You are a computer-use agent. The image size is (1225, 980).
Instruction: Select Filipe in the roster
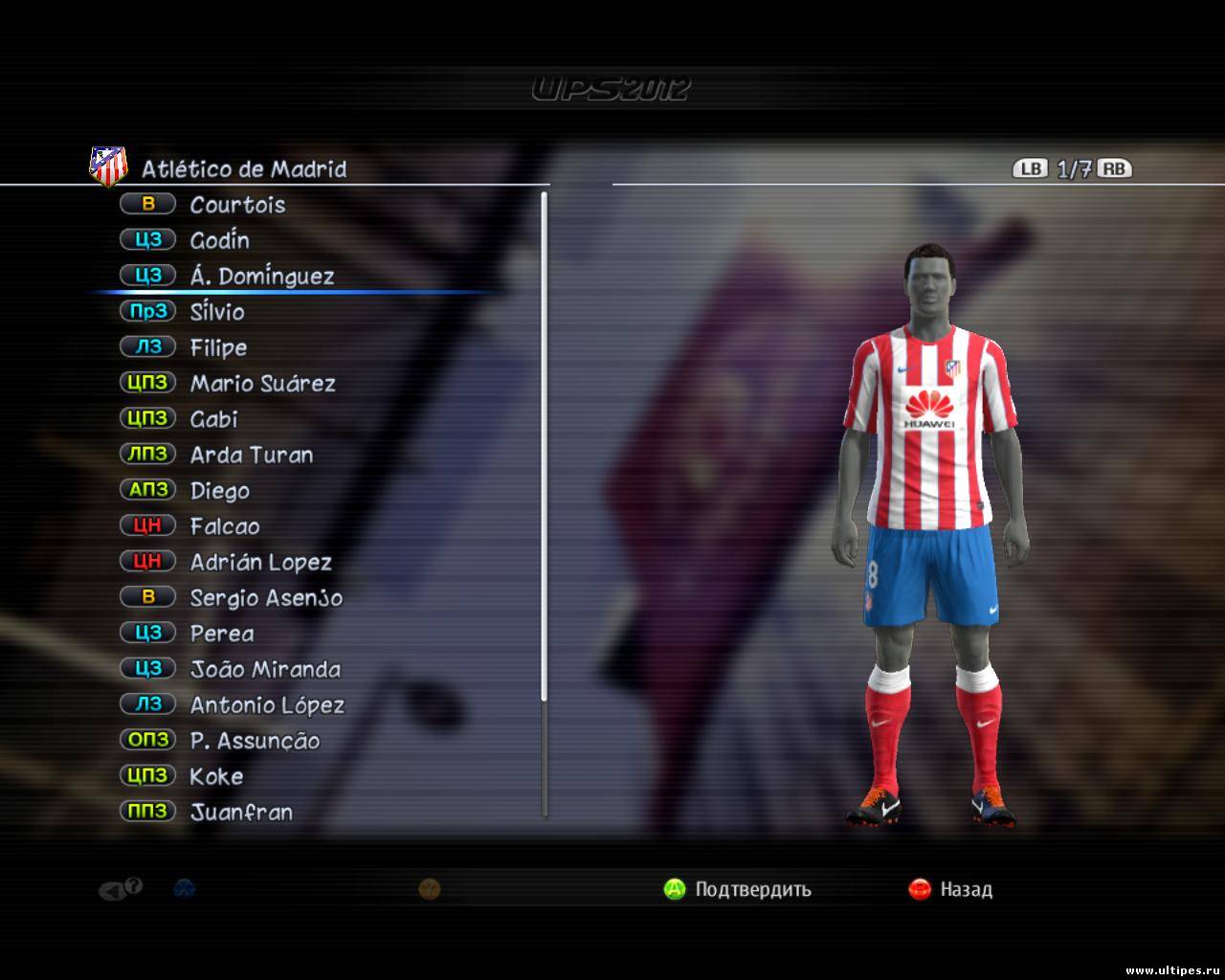[218, 347]
